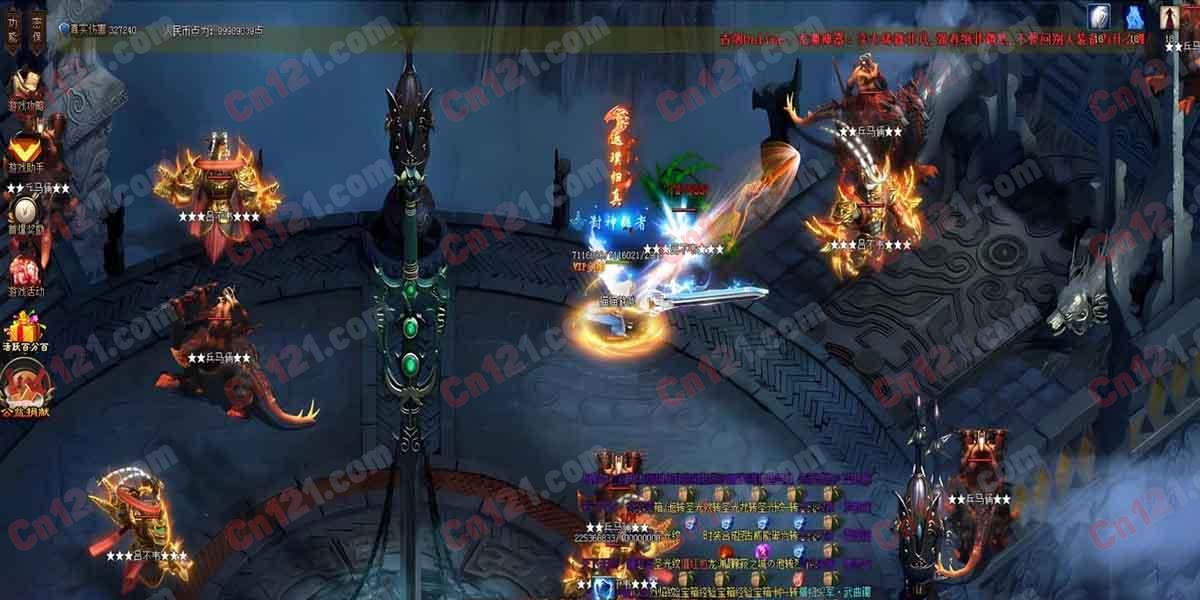Open the banner tab beside 功能
Viewport: 1200px width, 600px height.
36,29
